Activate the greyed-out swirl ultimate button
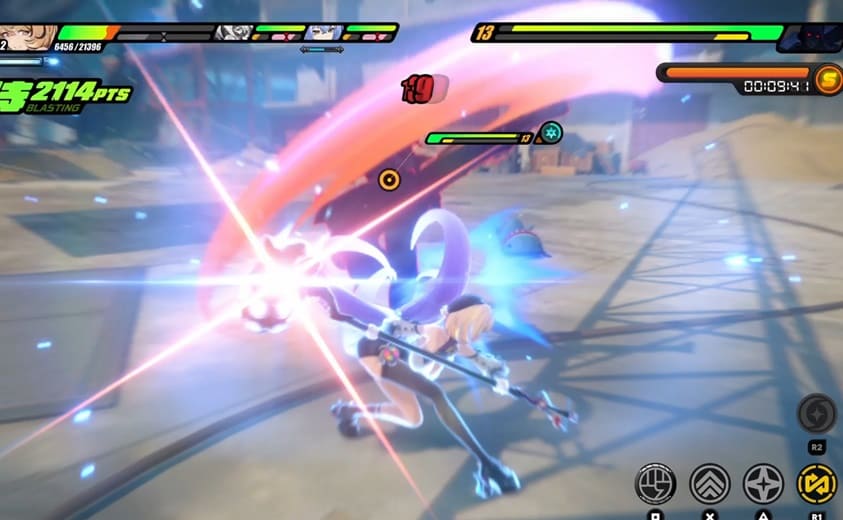Image resolution: width=843 pixels, height=520 pixels. (x=816, y=413)
